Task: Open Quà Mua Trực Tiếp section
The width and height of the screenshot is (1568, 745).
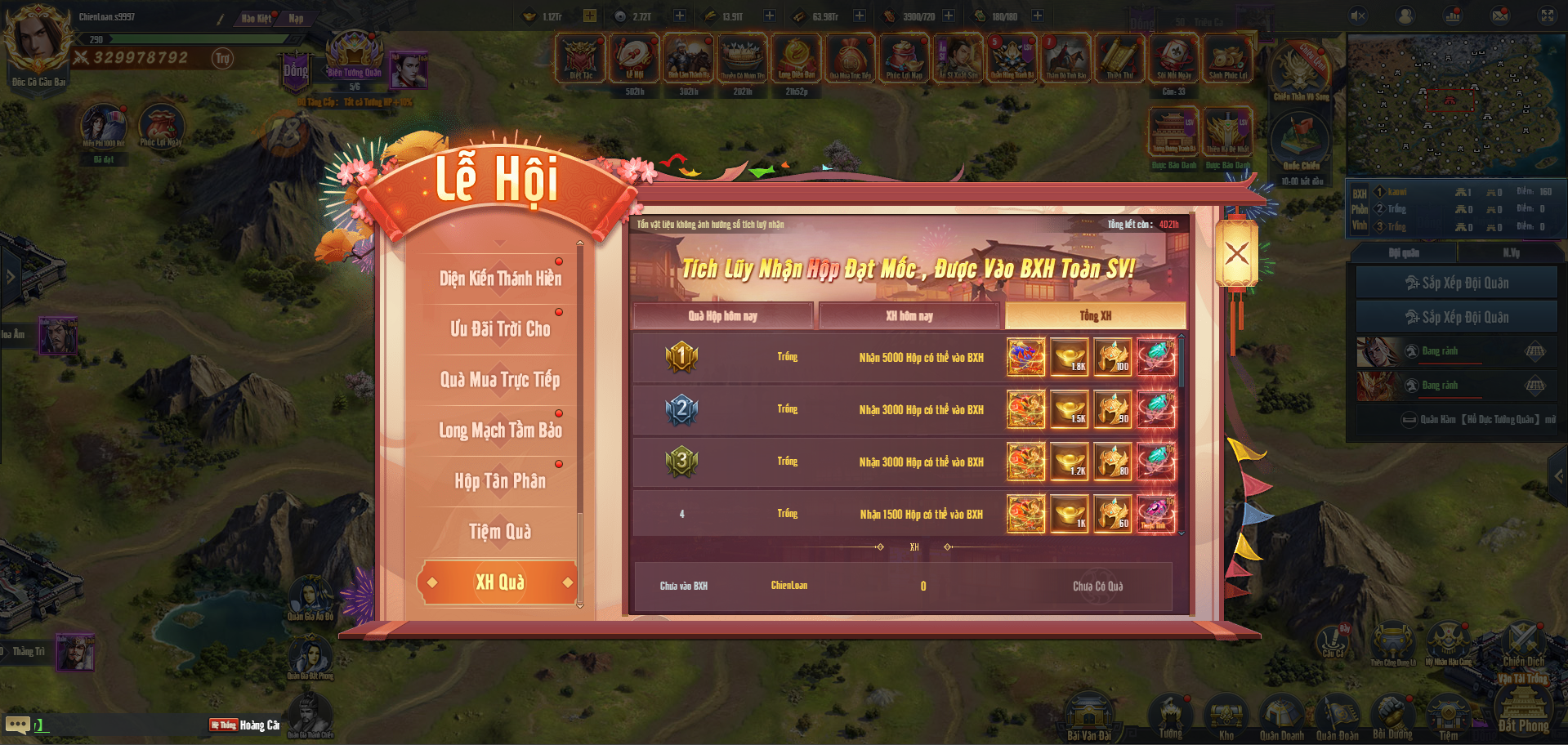Action: (x=500, y=380)
